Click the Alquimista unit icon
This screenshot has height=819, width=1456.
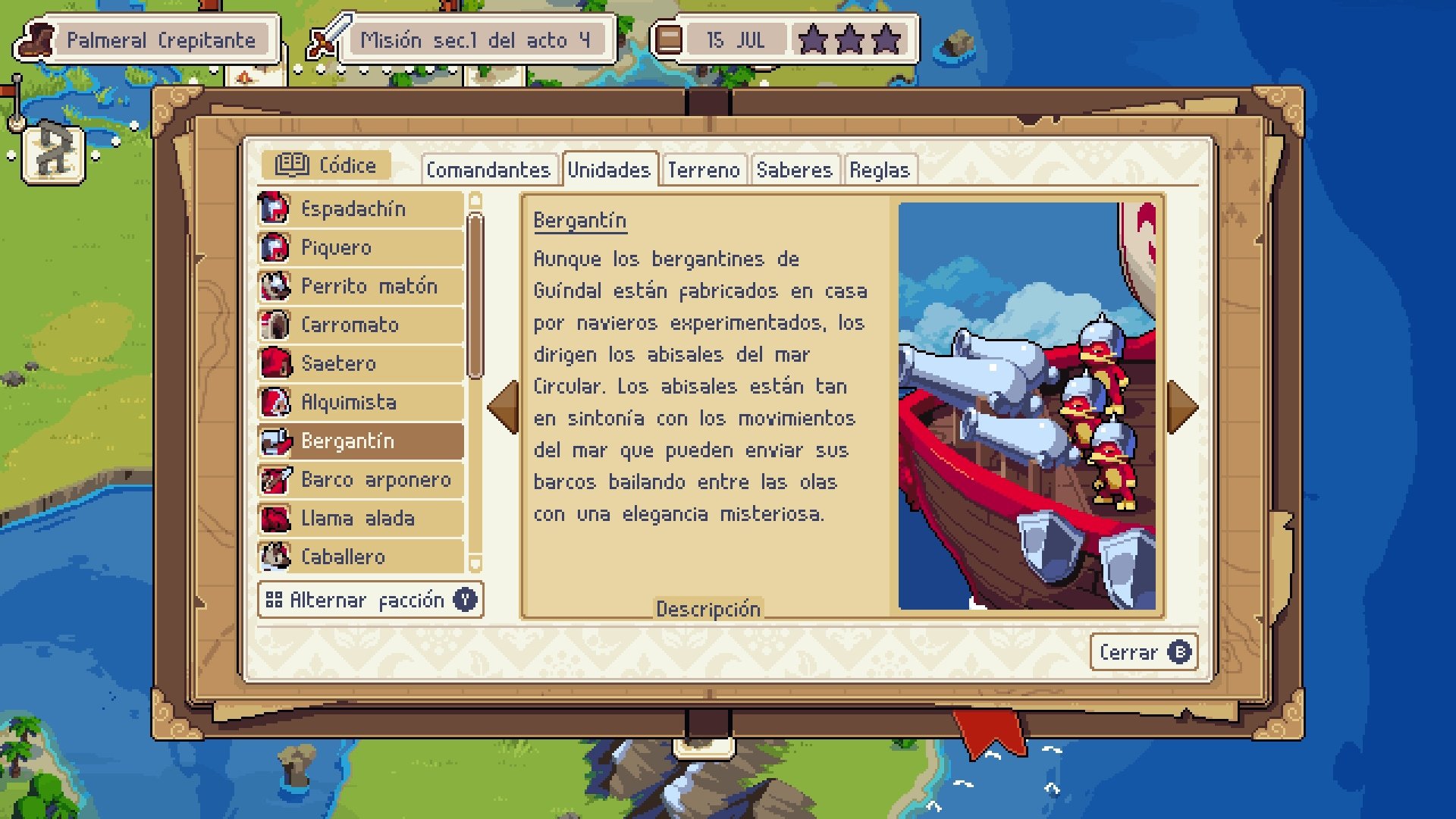click(x=276, y=402)
